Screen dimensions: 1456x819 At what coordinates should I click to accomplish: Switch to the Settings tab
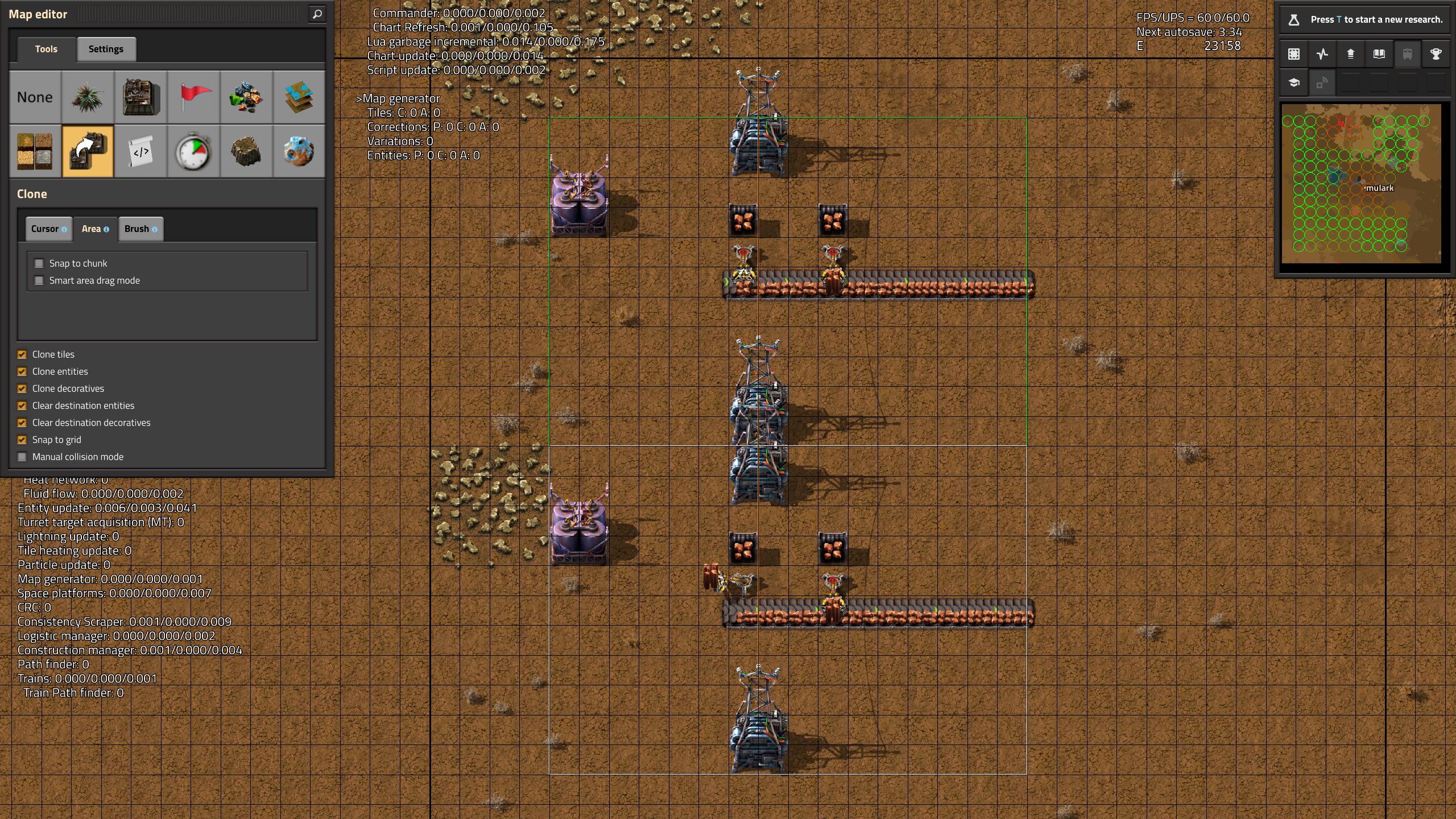pyautogui.click(x=106, y=49)
